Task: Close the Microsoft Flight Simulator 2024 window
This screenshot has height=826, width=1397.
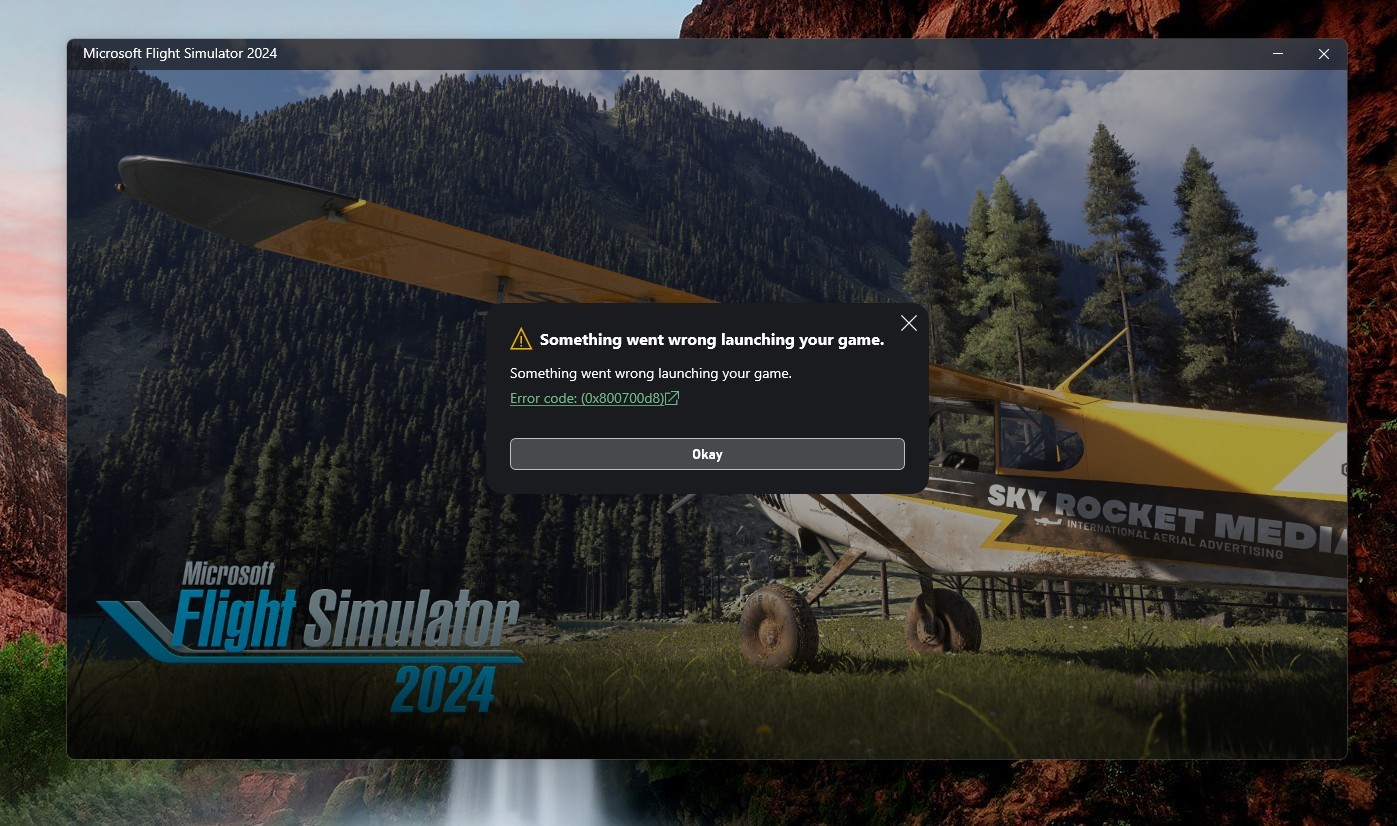Action: (x=1323, y=54)
